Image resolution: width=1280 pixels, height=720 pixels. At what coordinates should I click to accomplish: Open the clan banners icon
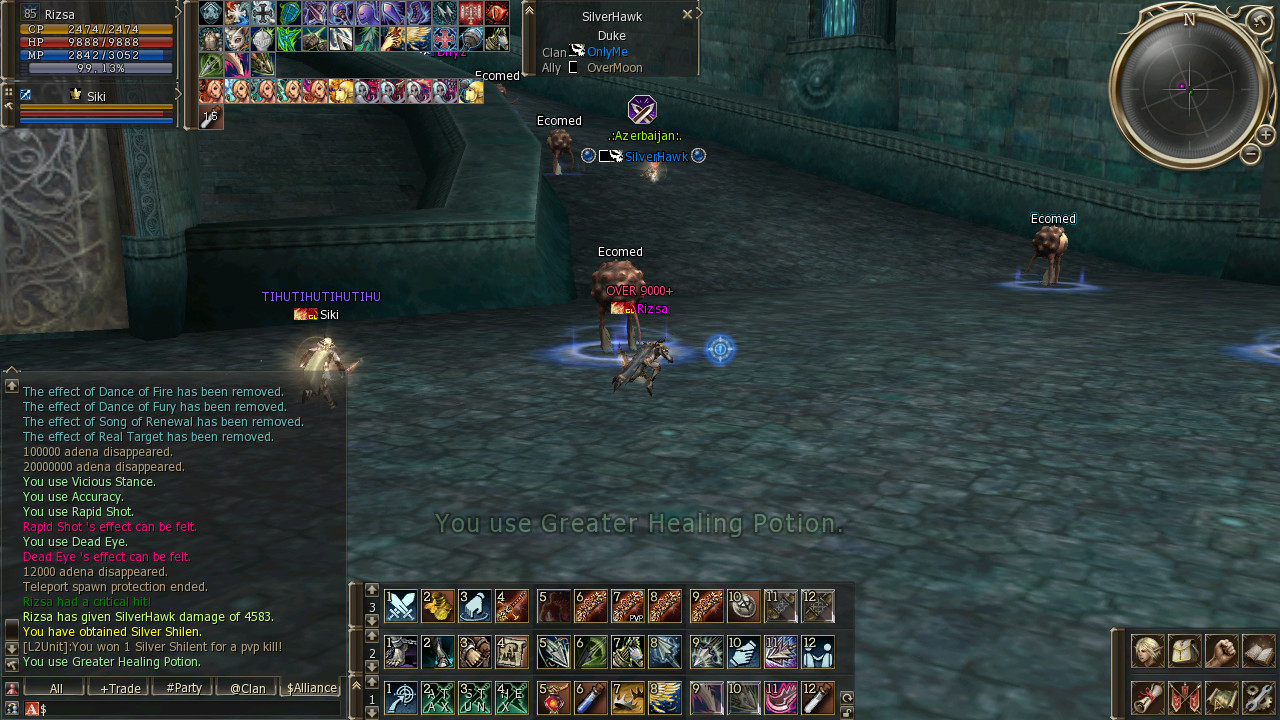point(1184,697)
